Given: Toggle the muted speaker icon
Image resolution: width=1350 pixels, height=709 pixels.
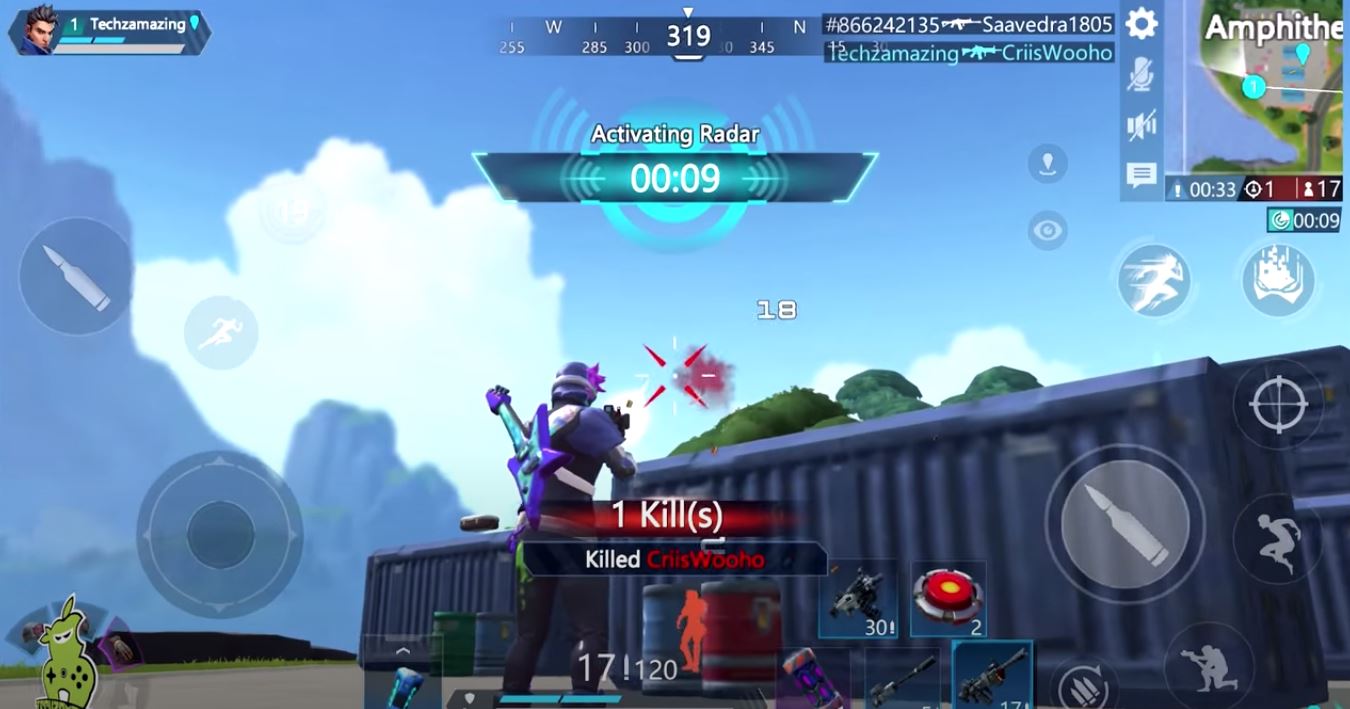Looking at the screenshot, I should click(1141, 125).
